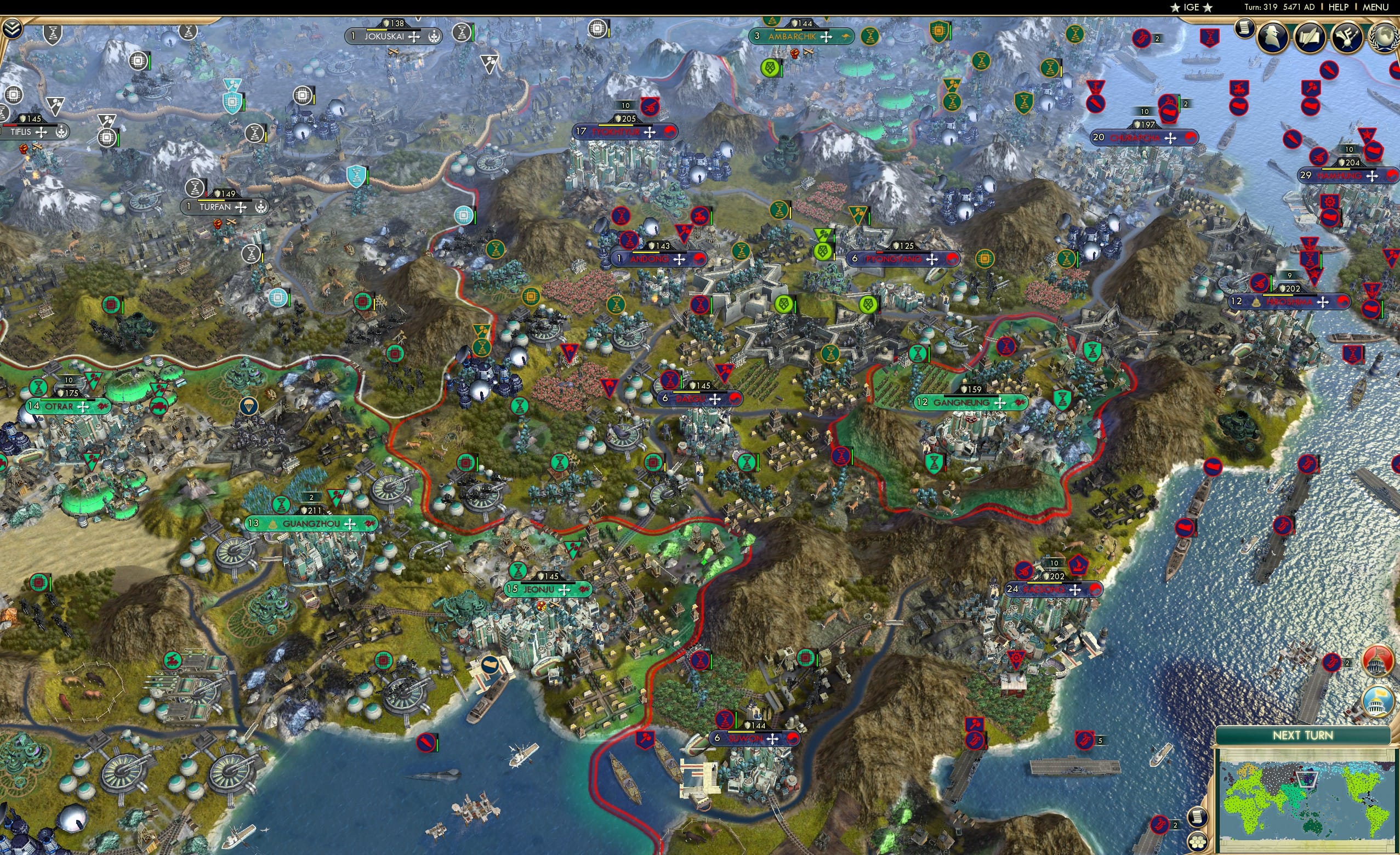Click the IGE star editor label

click(1192, 7)
